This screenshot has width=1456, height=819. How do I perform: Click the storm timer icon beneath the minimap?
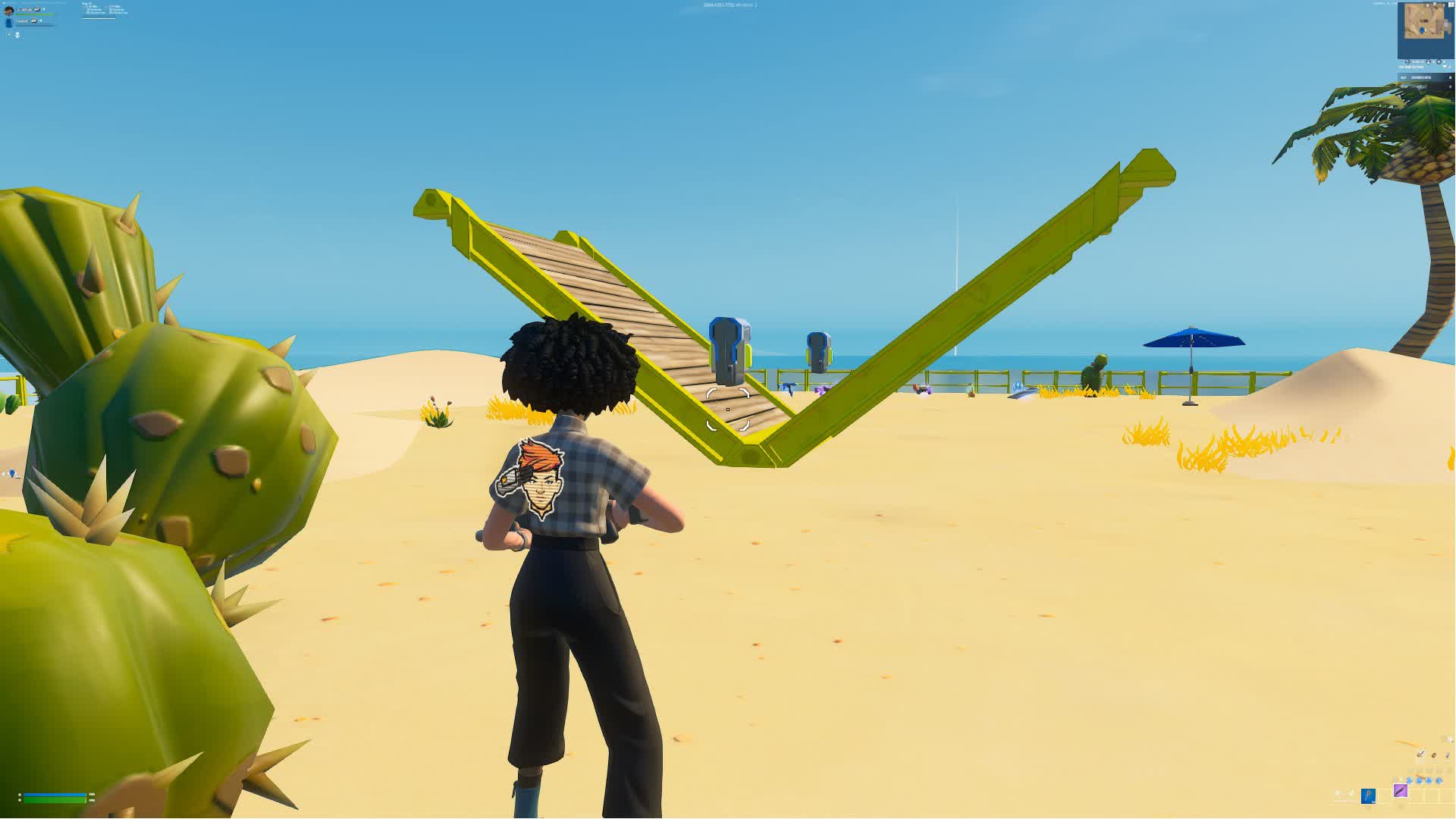point(1408,61)
